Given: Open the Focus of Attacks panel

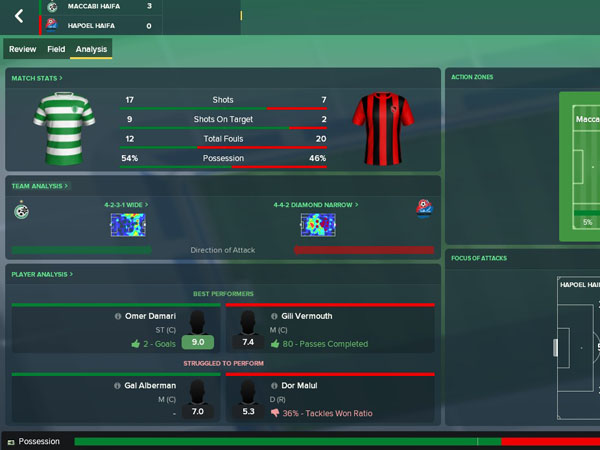Looking at the screenshot, I should tap(480, 258).
